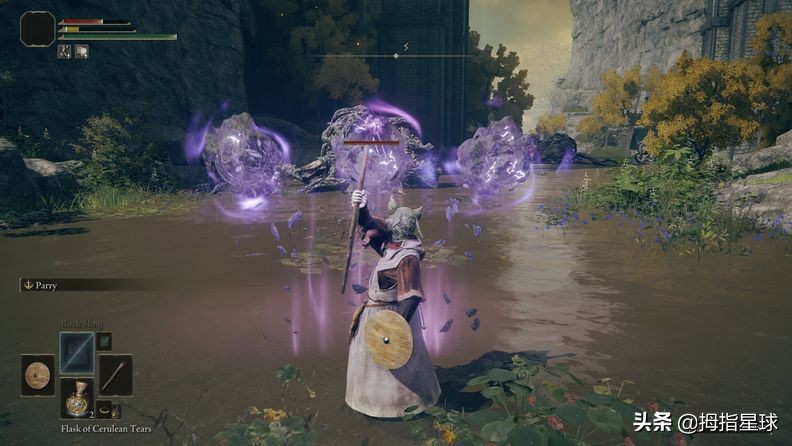Click the Parry skill label

pyautogui.click(x=46, y=285)
